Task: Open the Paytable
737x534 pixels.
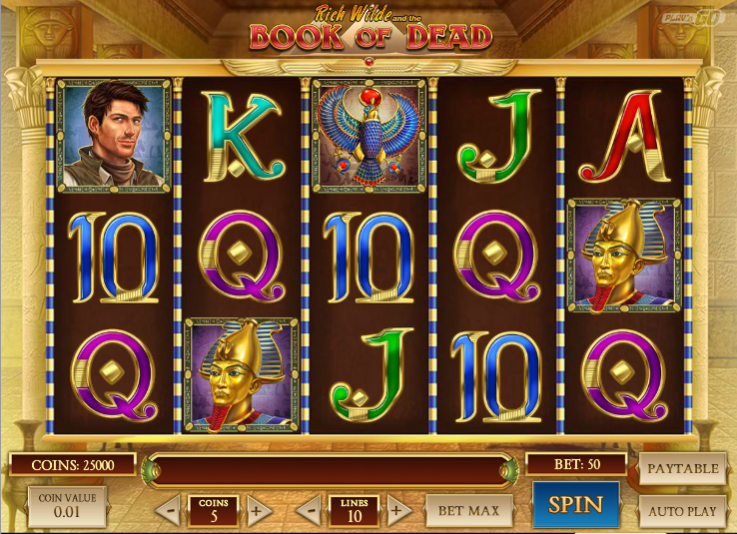Action: 682,468
